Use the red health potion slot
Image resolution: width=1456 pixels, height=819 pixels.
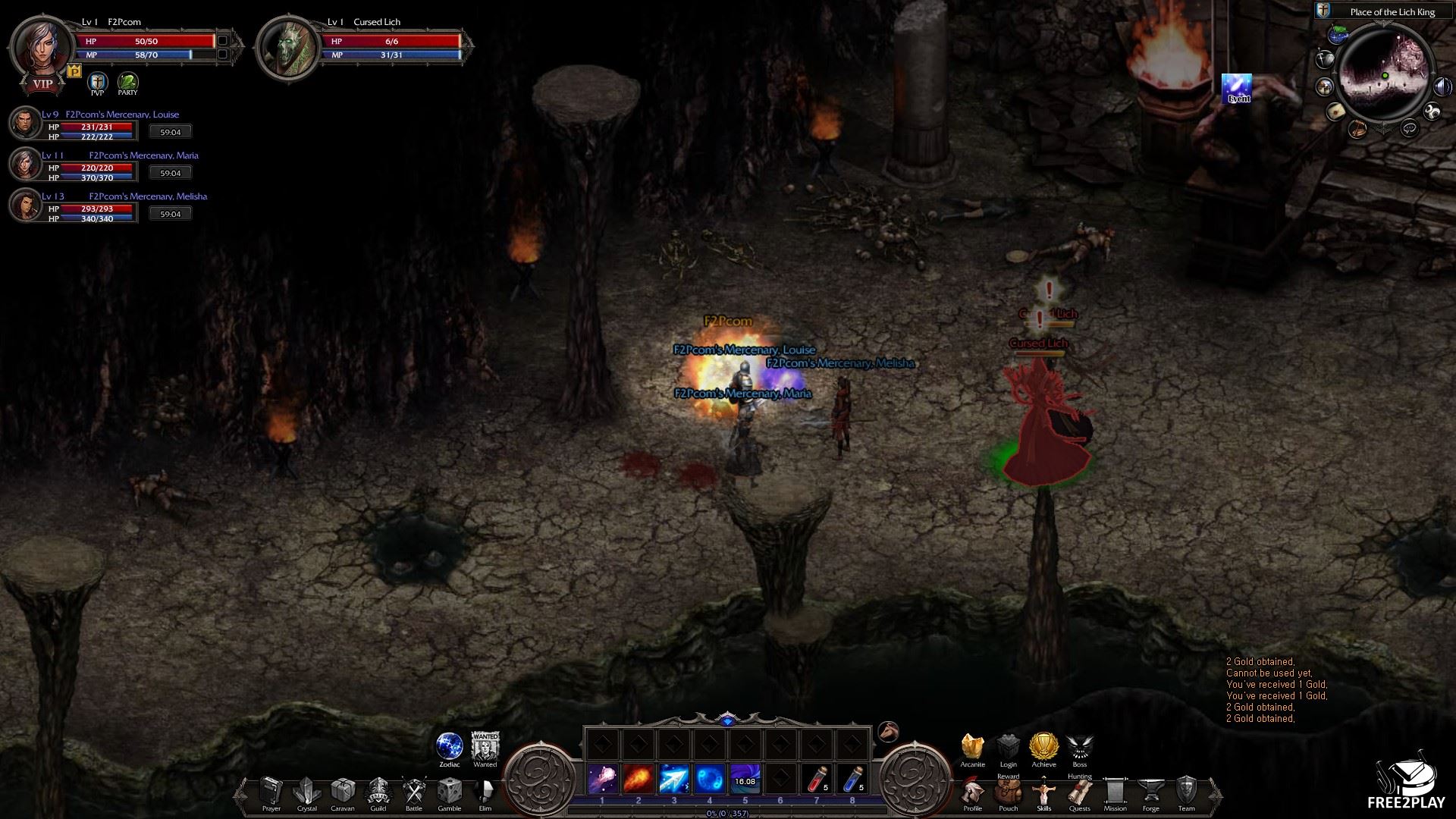817,780
